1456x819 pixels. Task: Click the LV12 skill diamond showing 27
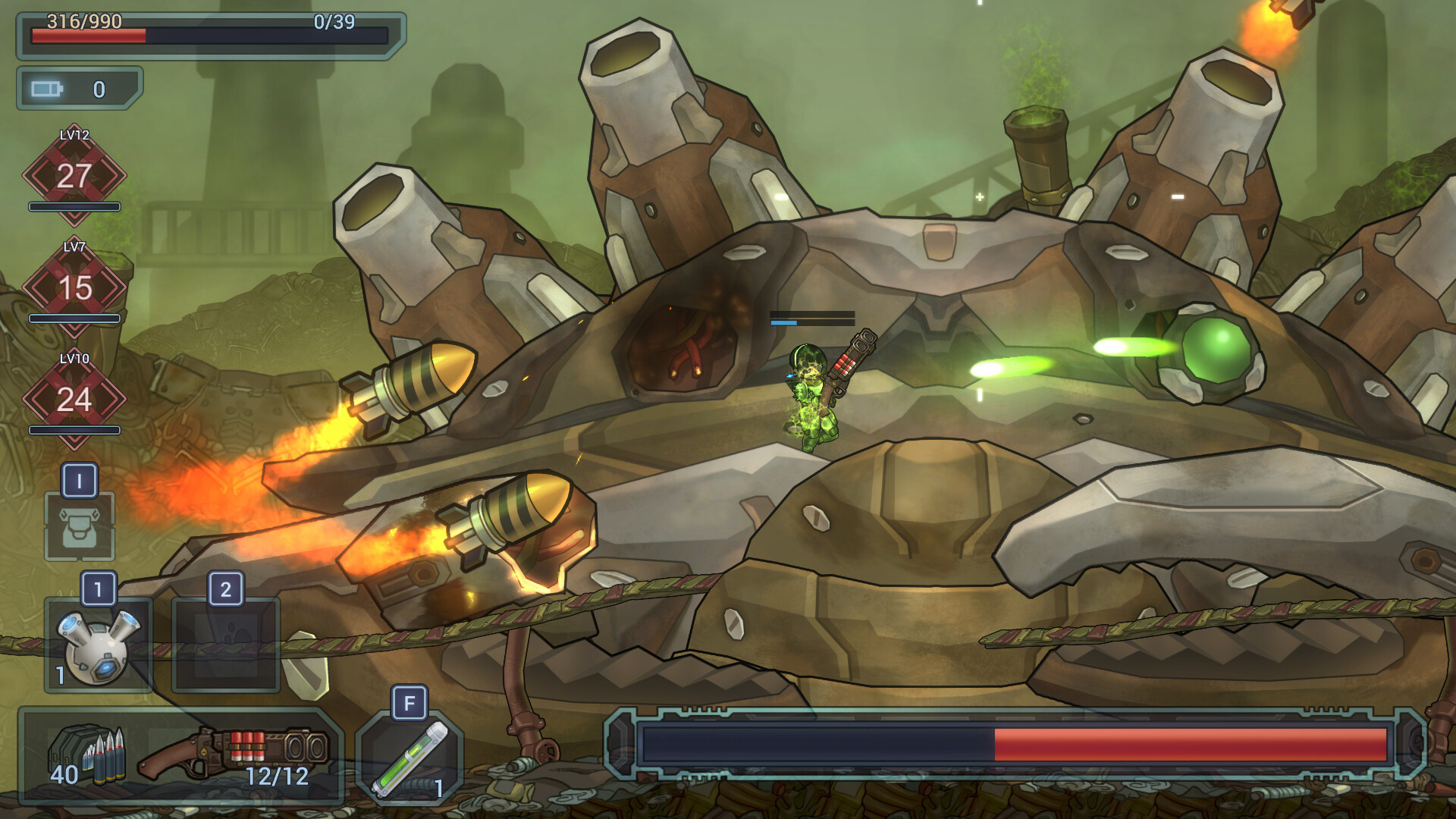[74, 176]
